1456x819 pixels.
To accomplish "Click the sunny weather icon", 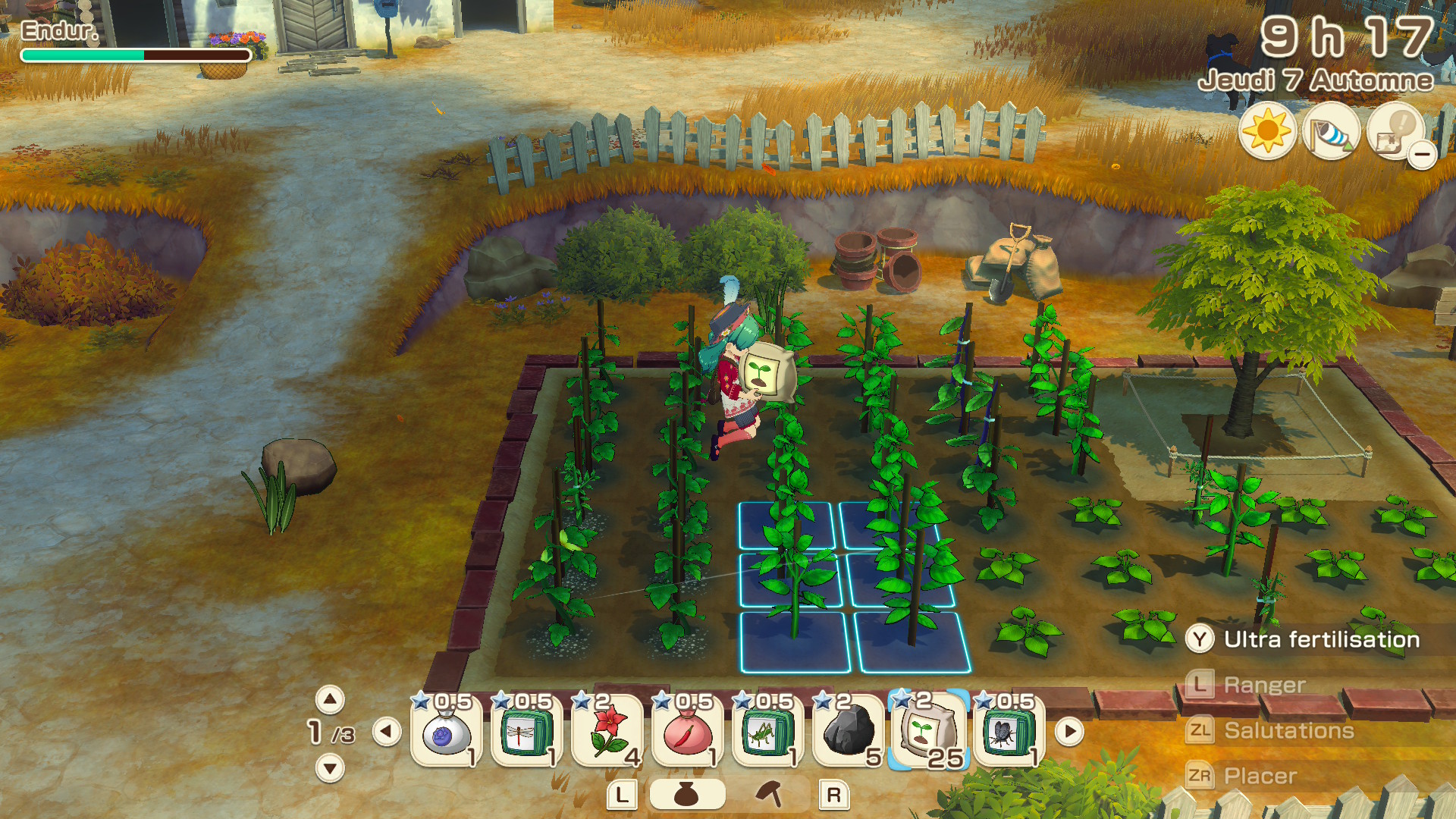I will pyautogui.click(x=1267, y=132).
